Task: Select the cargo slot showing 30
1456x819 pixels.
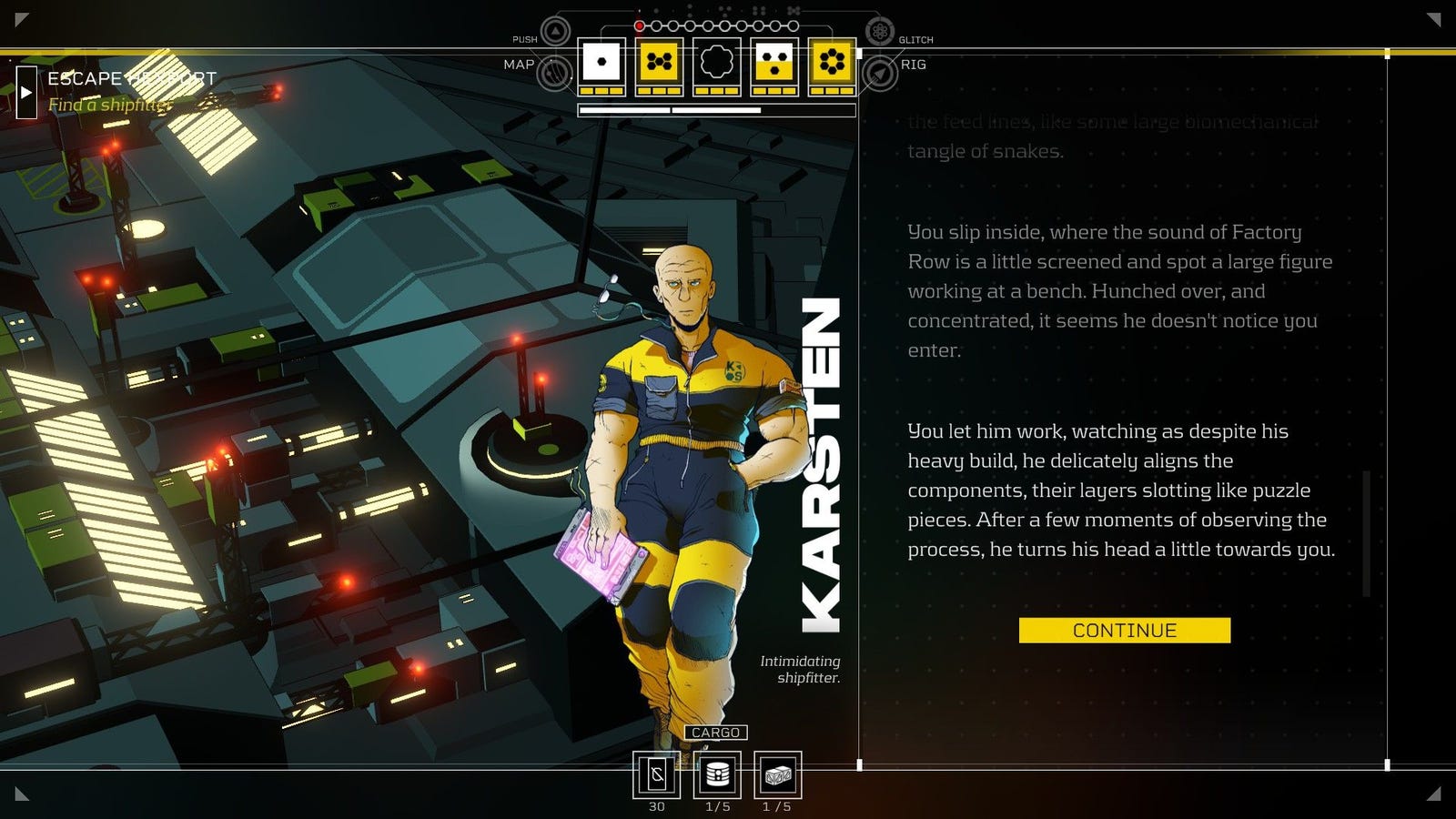Action: point(656,774)
